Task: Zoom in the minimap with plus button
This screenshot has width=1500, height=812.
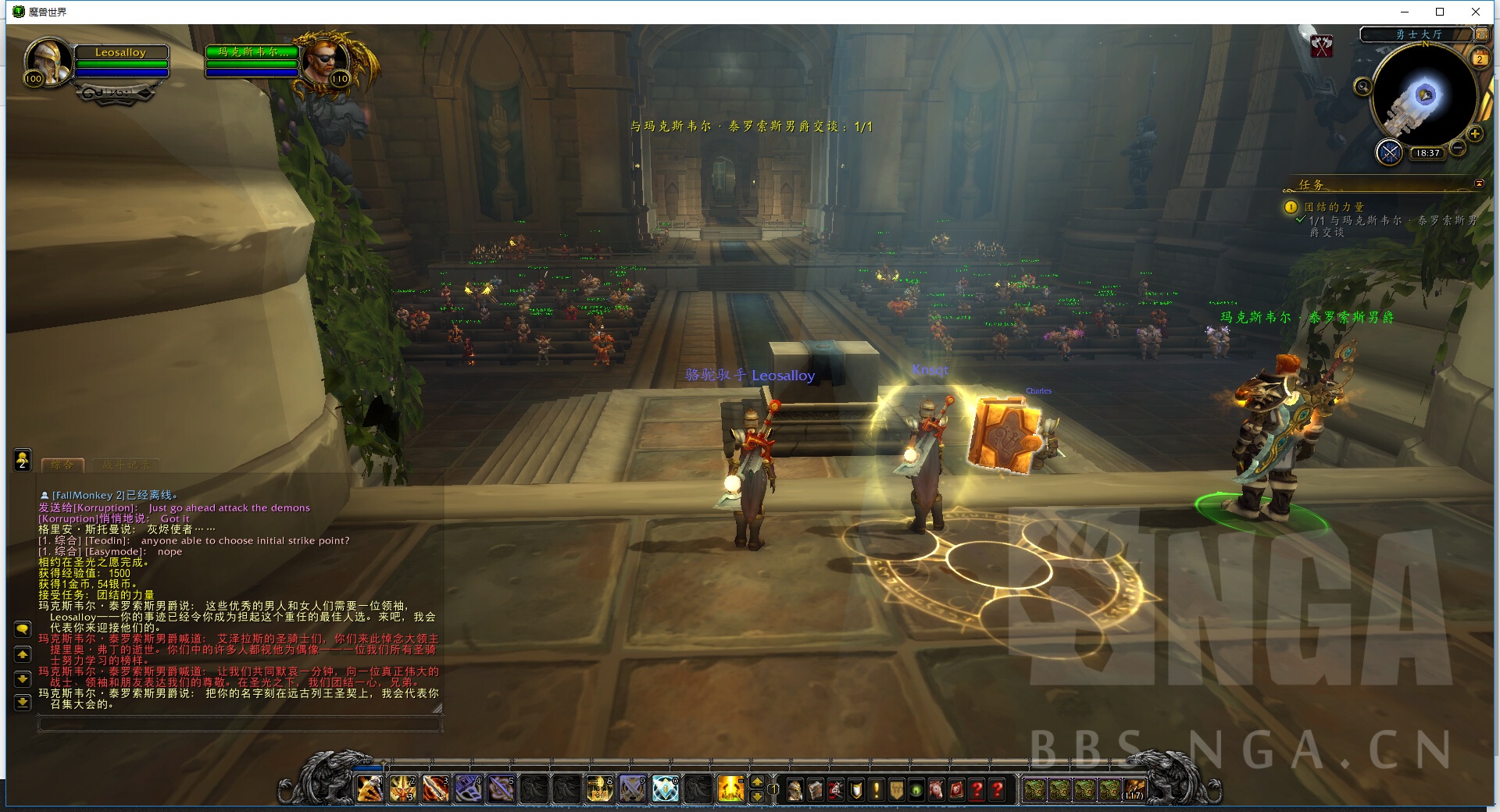Action: 1475,134
